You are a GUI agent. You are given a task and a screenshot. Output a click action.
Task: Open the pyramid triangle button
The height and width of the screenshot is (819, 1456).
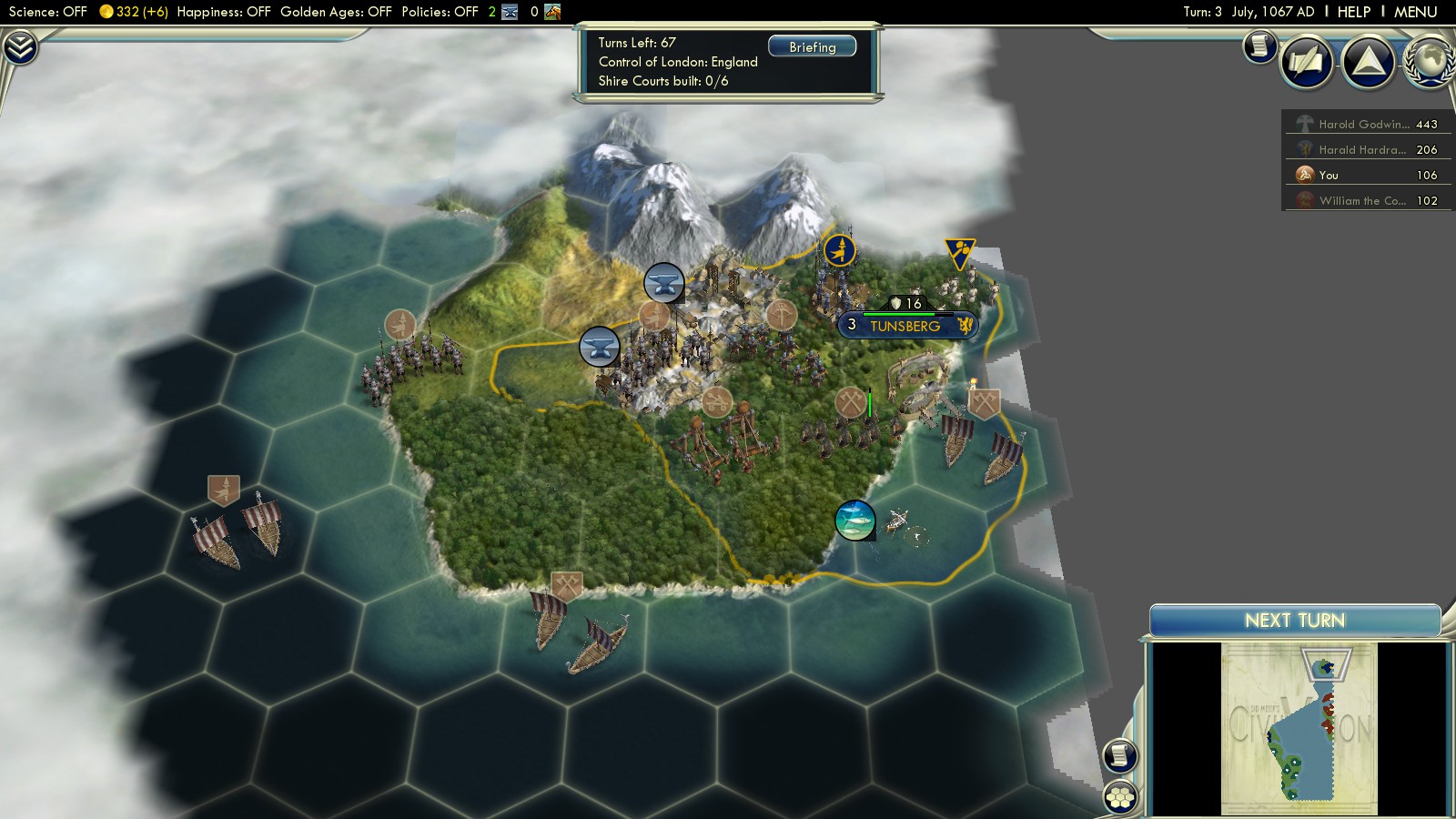[x=1369, y=62]
